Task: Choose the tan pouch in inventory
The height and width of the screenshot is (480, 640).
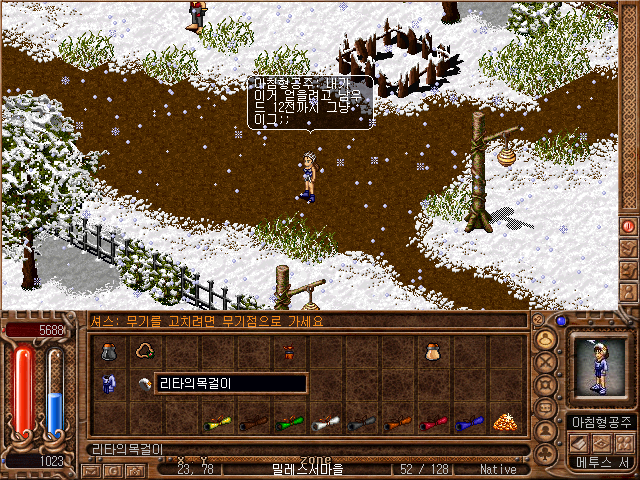Action: point(431,351)
